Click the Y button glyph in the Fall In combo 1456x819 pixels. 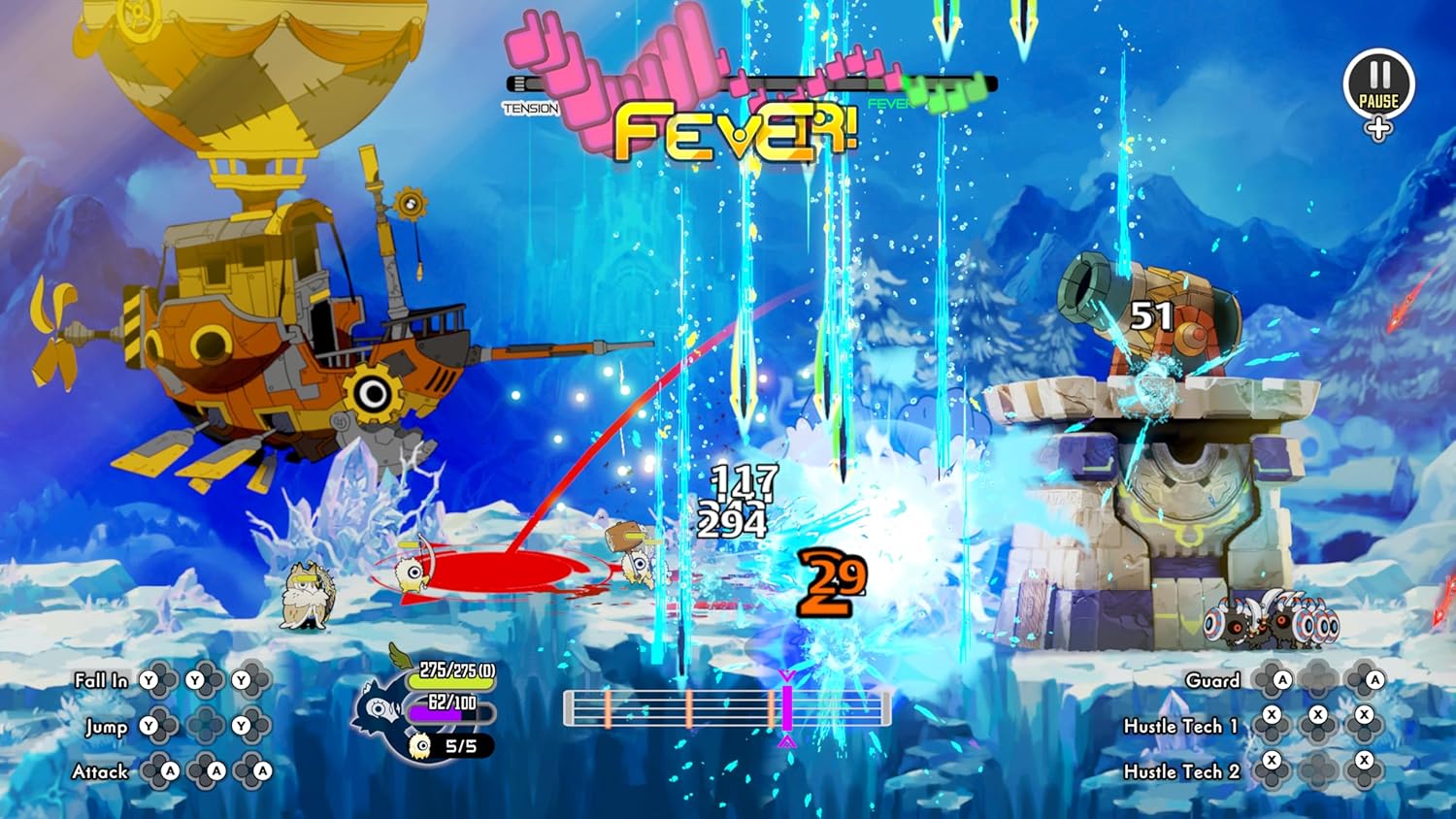pyautogui.click(x=148, y=681)
